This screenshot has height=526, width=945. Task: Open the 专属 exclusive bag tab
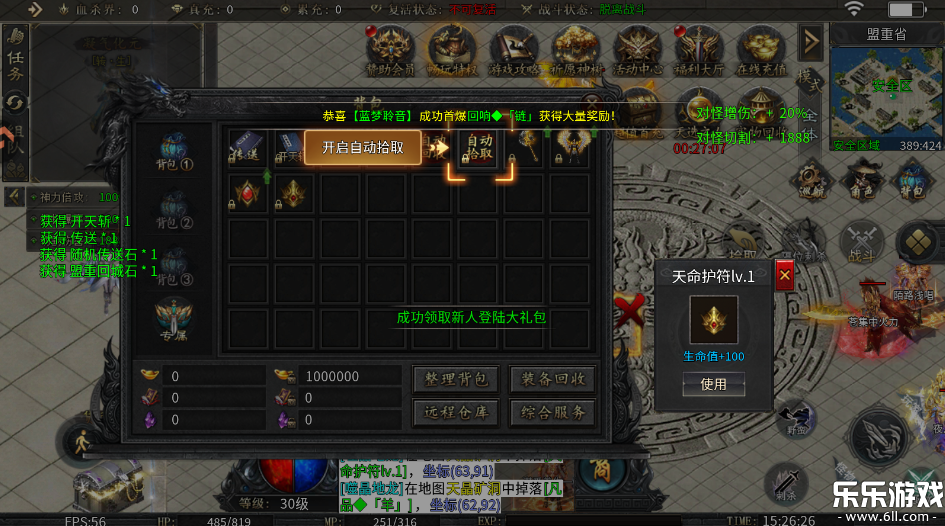coord(174,319)
